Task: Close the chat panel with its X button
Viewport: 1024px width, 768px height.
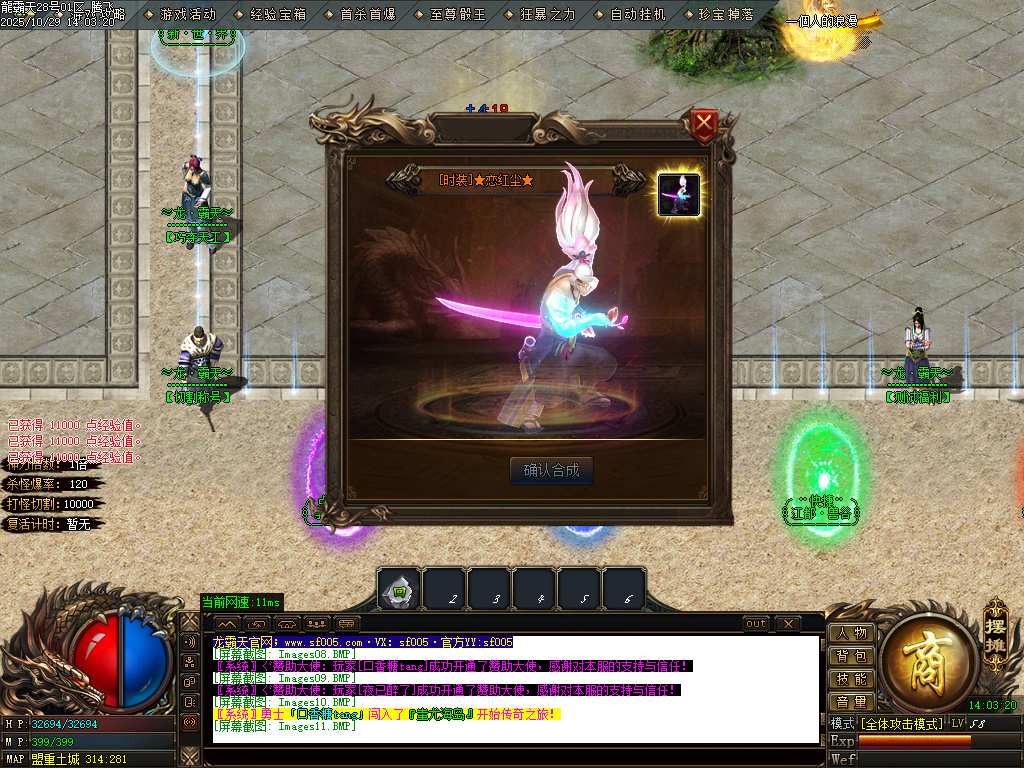Action: click(788, 624)
